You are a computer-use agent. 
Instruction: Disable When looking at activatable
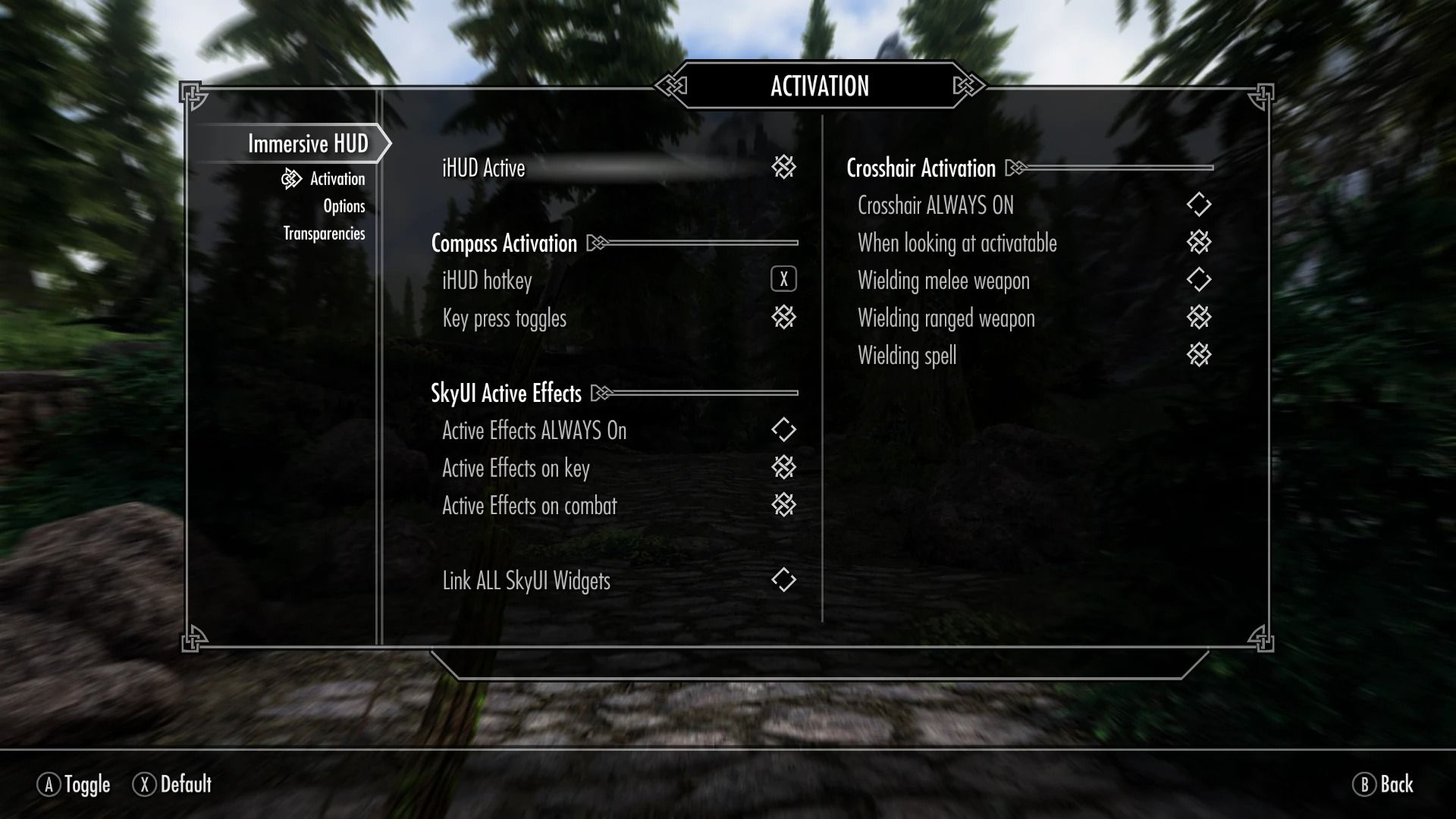coord(1198,243)
